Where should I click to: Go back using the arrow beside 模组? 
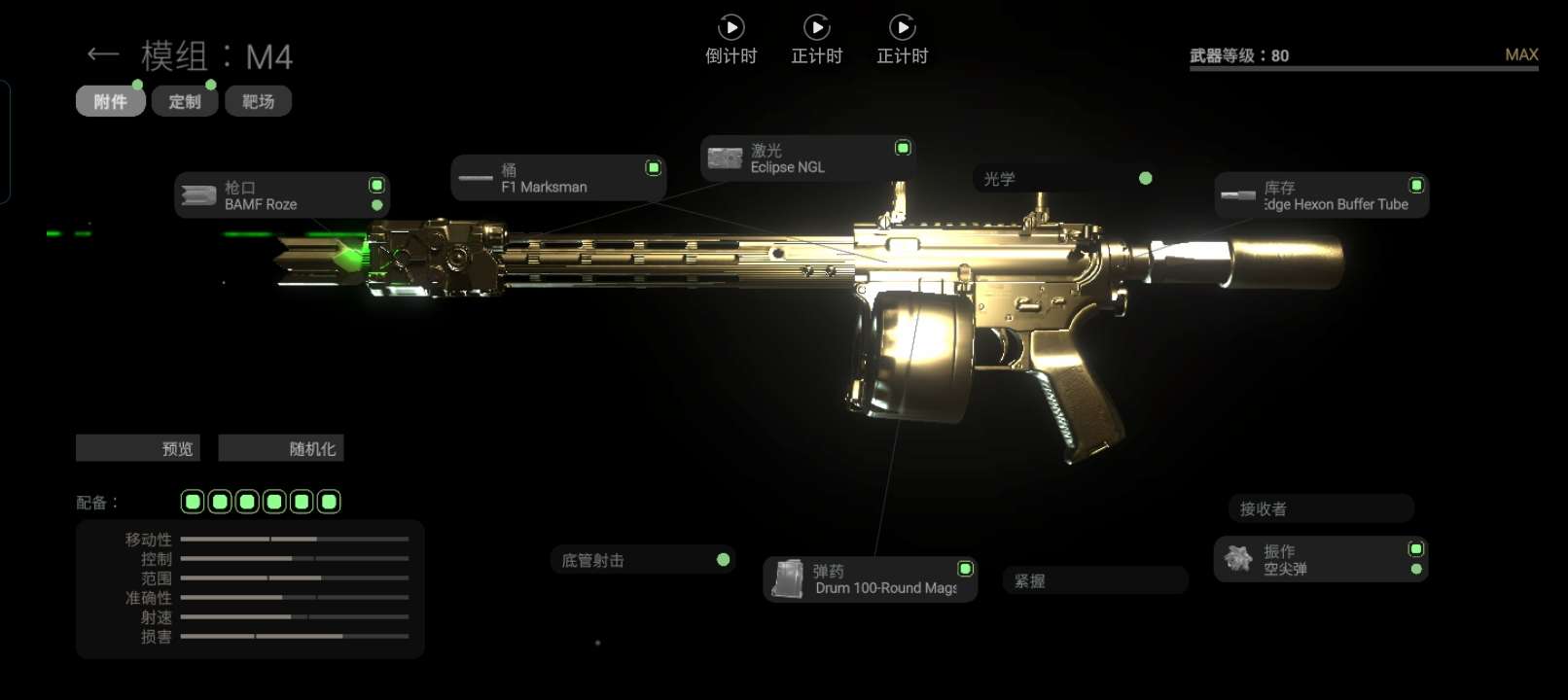pos(102,54)
